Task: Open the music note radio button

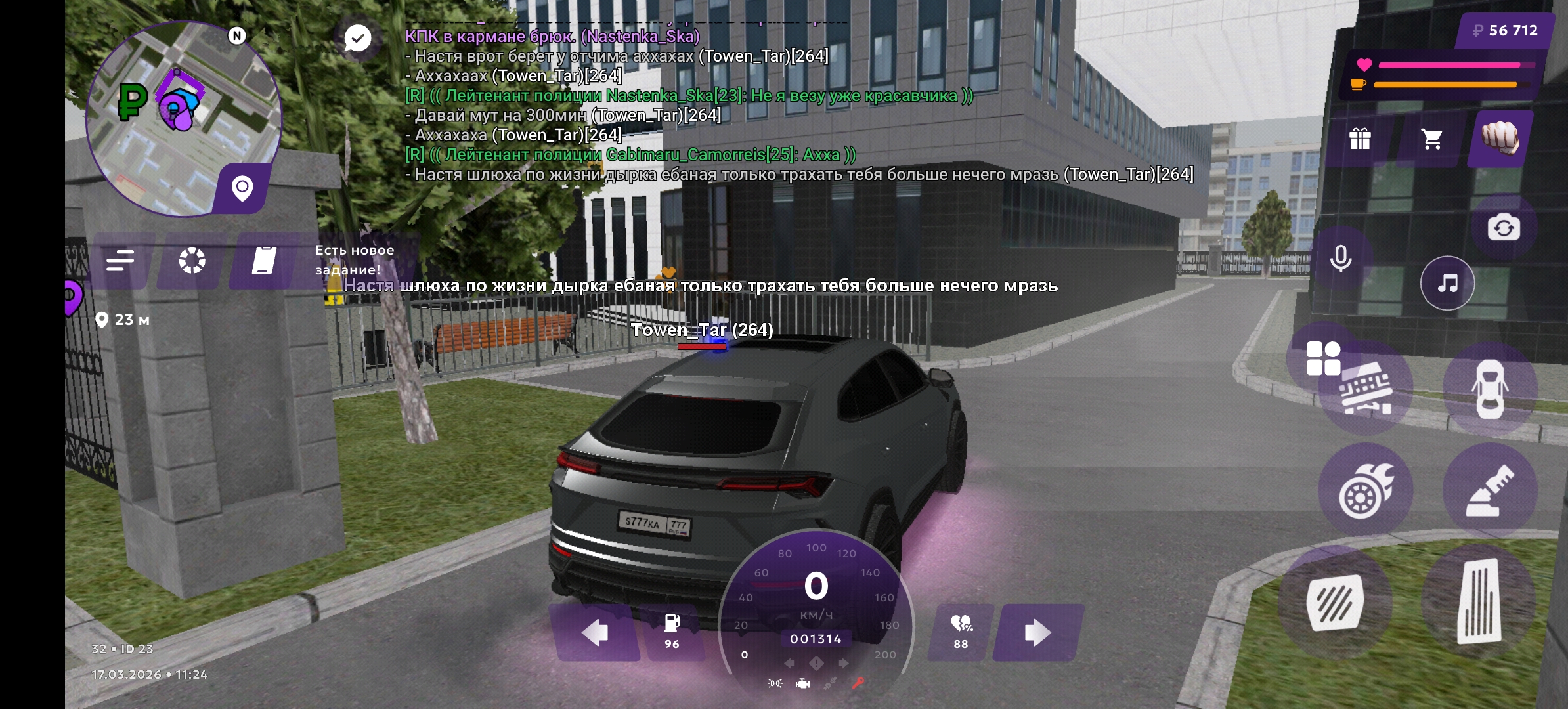Action: 1447,283
